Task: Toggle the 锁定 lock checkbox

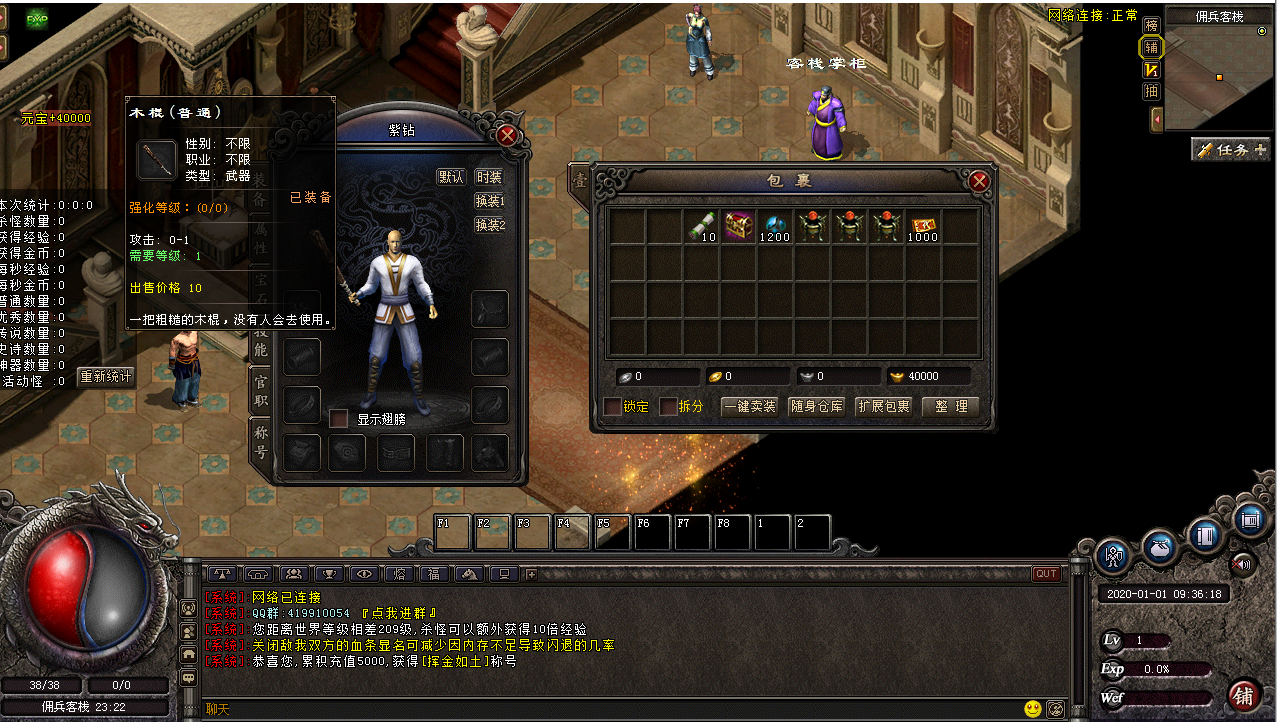Action: pyautogui.click(x=612, y=407)
